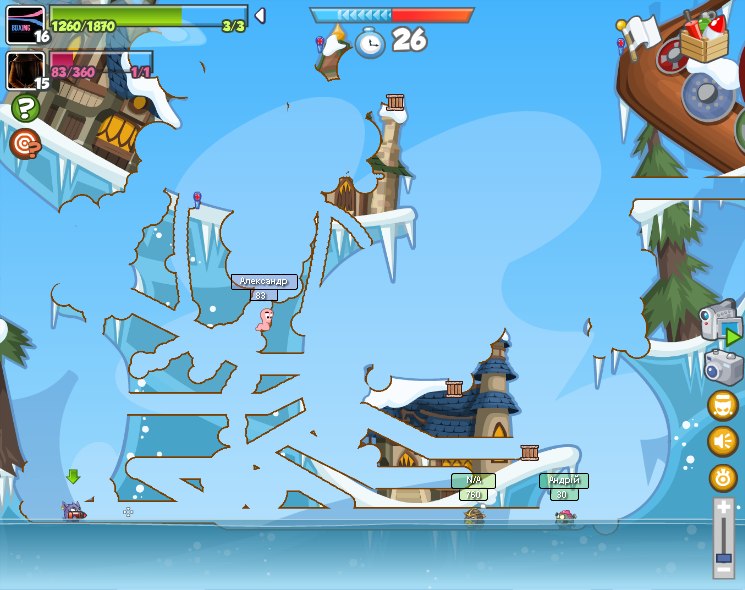
Task: Open the weapons crate inventory
Action: pos(704,38)
